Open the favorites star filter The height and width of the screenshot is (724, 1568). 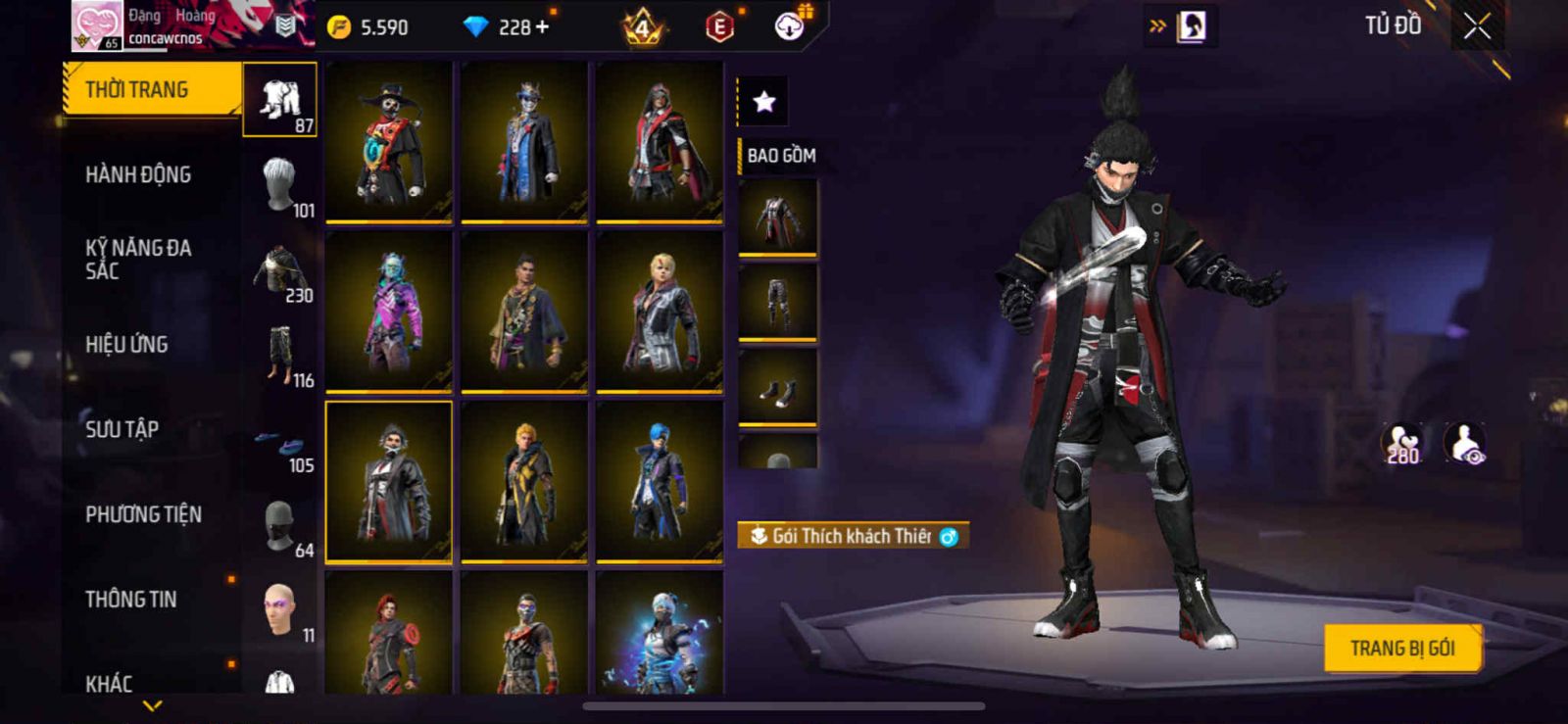point(763,101)
